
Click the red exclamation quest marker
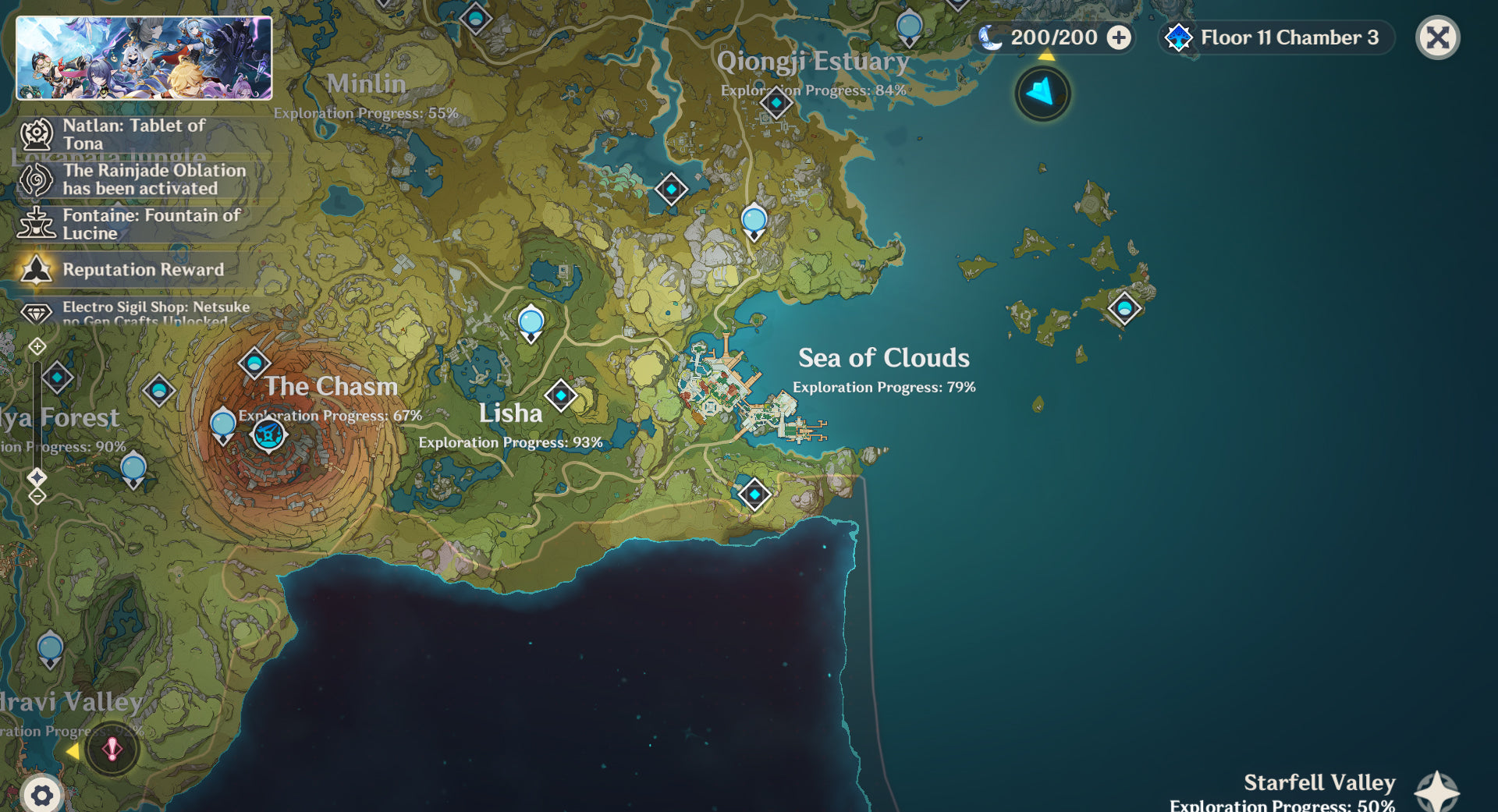tap(112, 750)
